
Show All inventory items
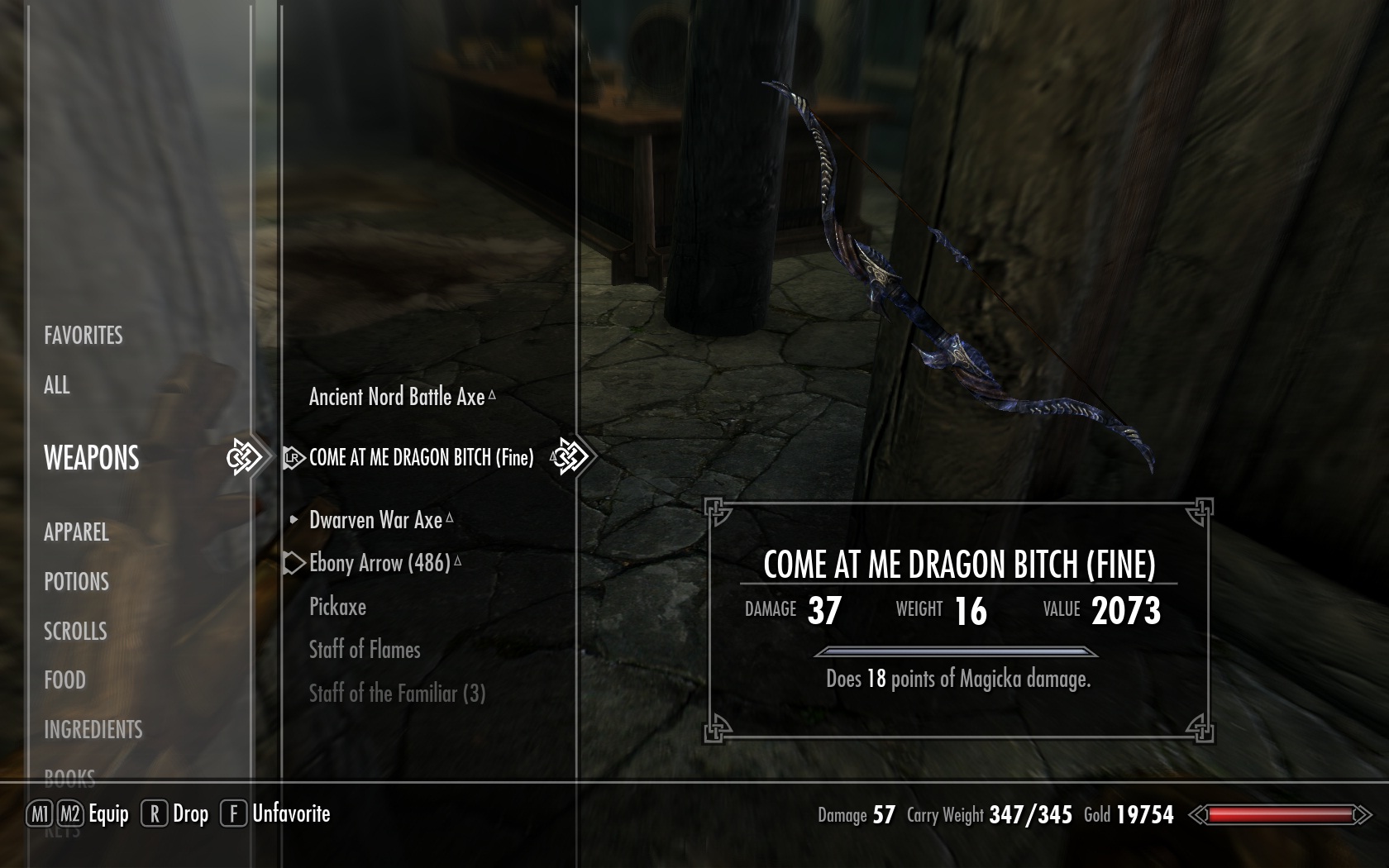point(56,385)
